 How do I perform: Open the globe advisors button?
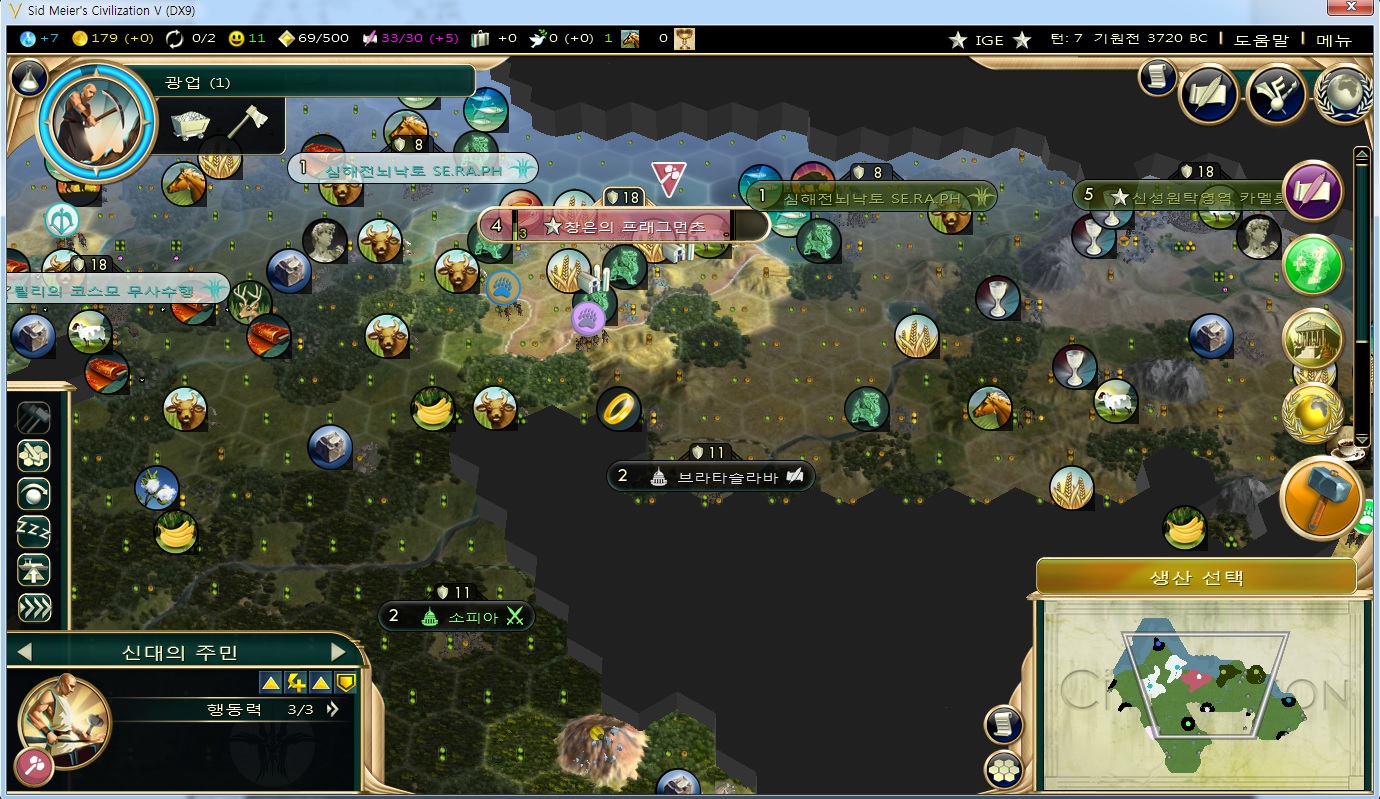point(1343,95)
